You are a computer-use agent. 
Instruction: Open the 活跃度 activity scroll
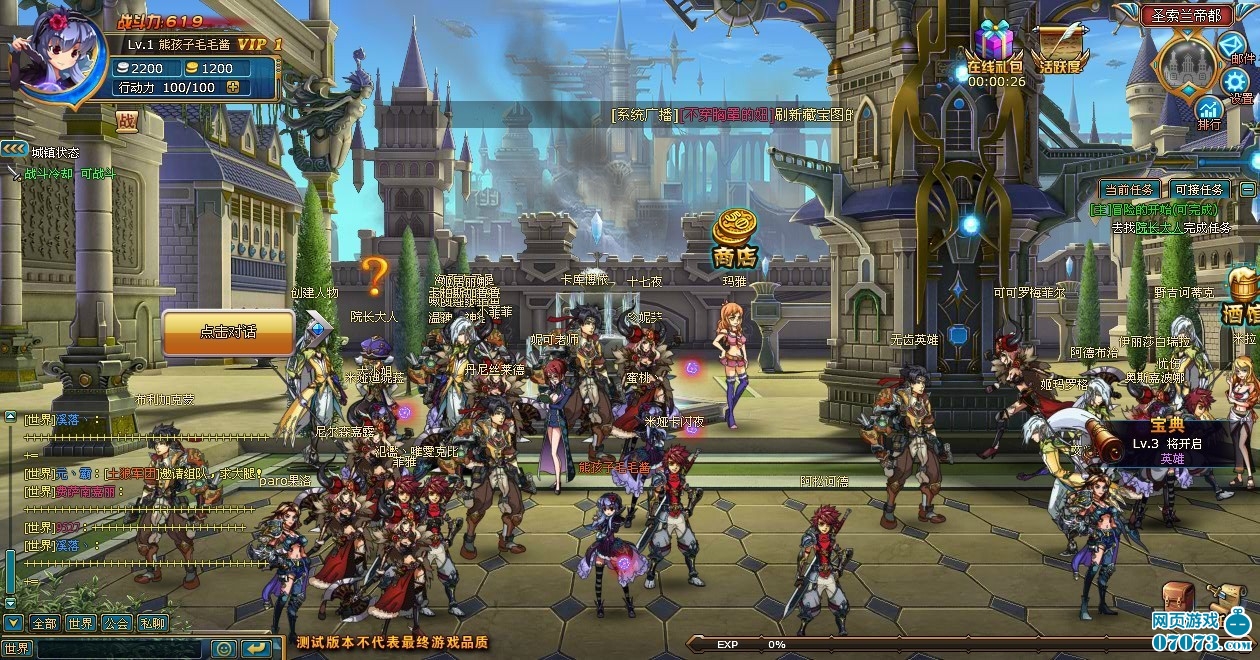1058,47
